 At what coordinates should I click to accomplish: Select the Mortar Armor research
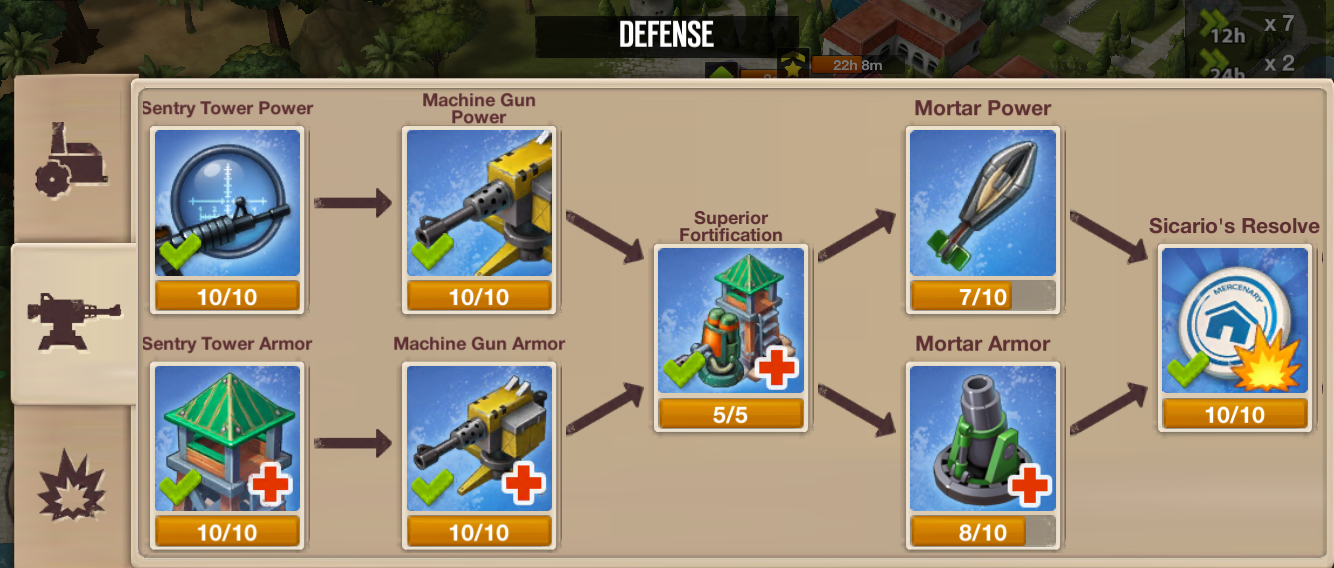pyautogui.click(x=982, y=440)
